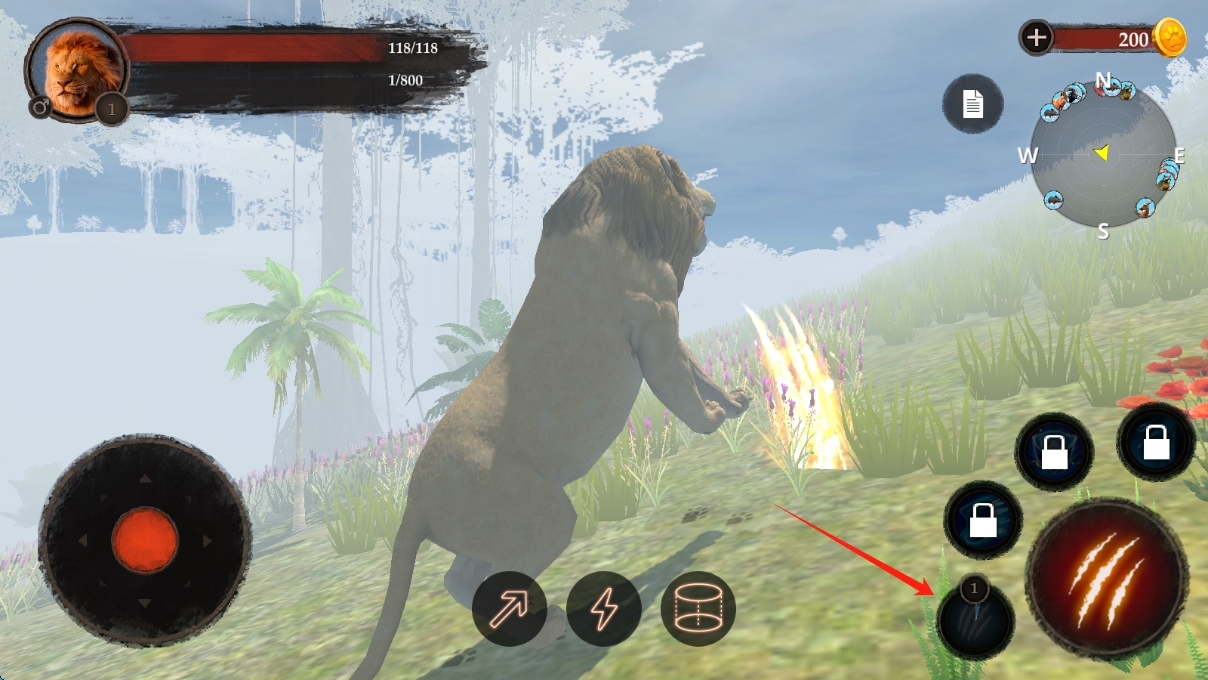Activate the lightning bolt ability
The height and width of the screenshot is (680, 1208).
[604, 608]
